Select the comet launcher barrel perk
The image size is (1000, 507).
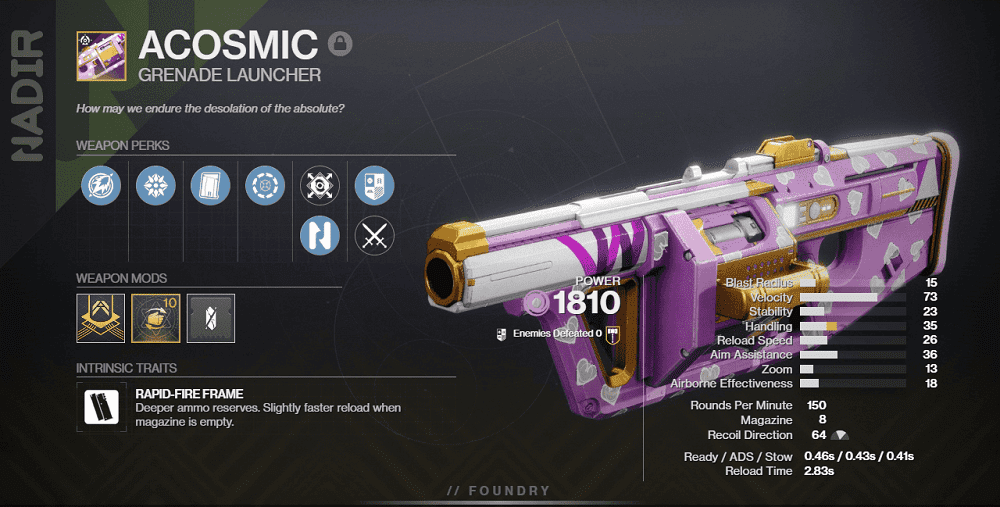tap(101, 184)
